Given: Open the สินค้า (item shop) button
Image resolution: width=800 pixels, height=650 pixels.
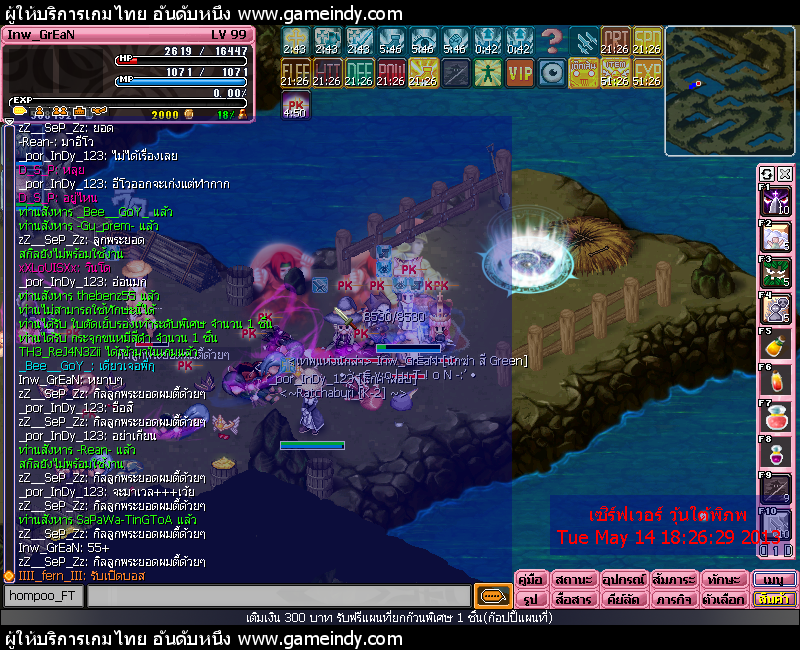Looking at the screenshot, I should click(x=775, y=600).
